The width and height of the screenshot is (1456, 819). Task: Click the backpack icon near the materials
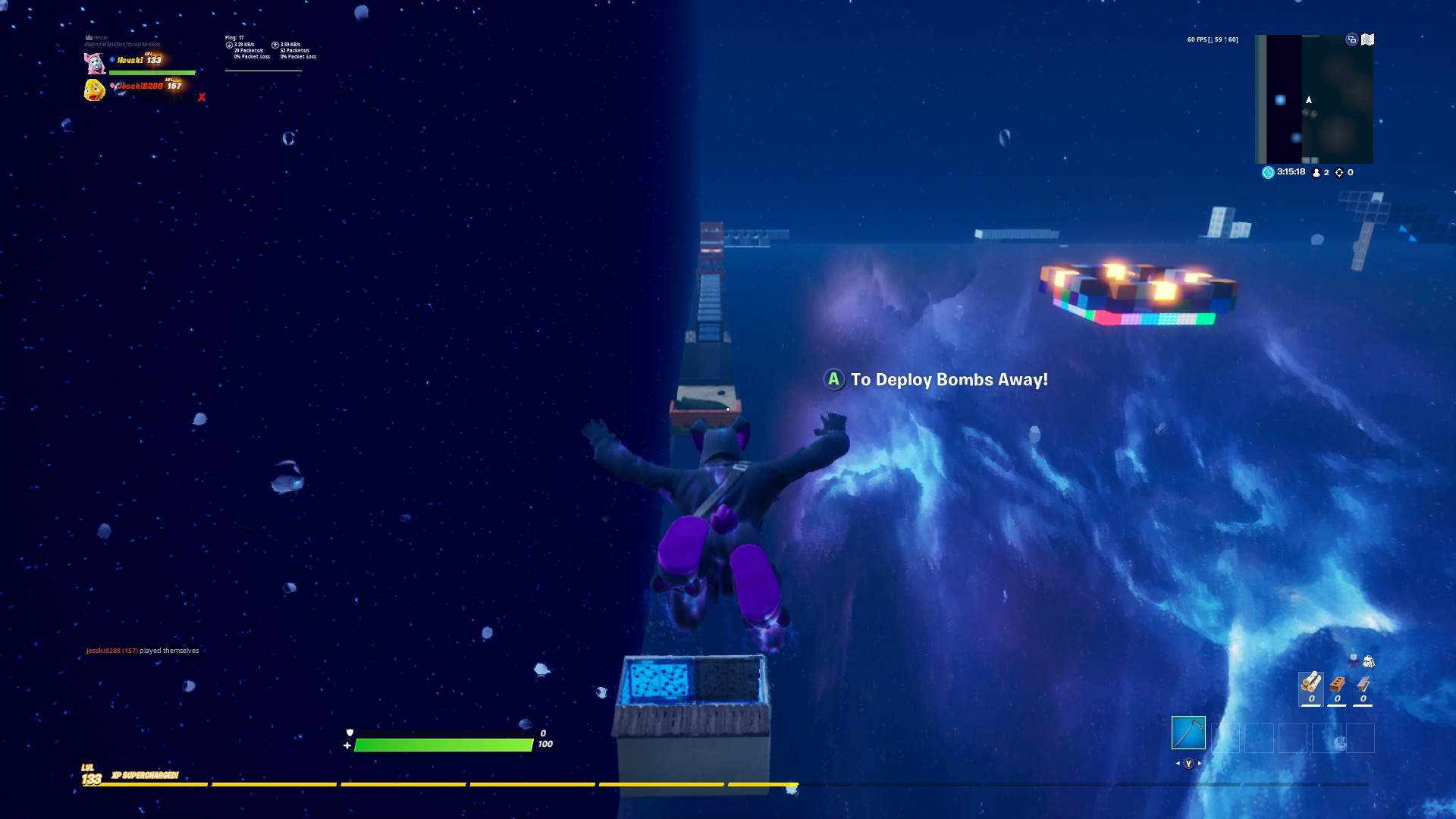point(1369,661)
